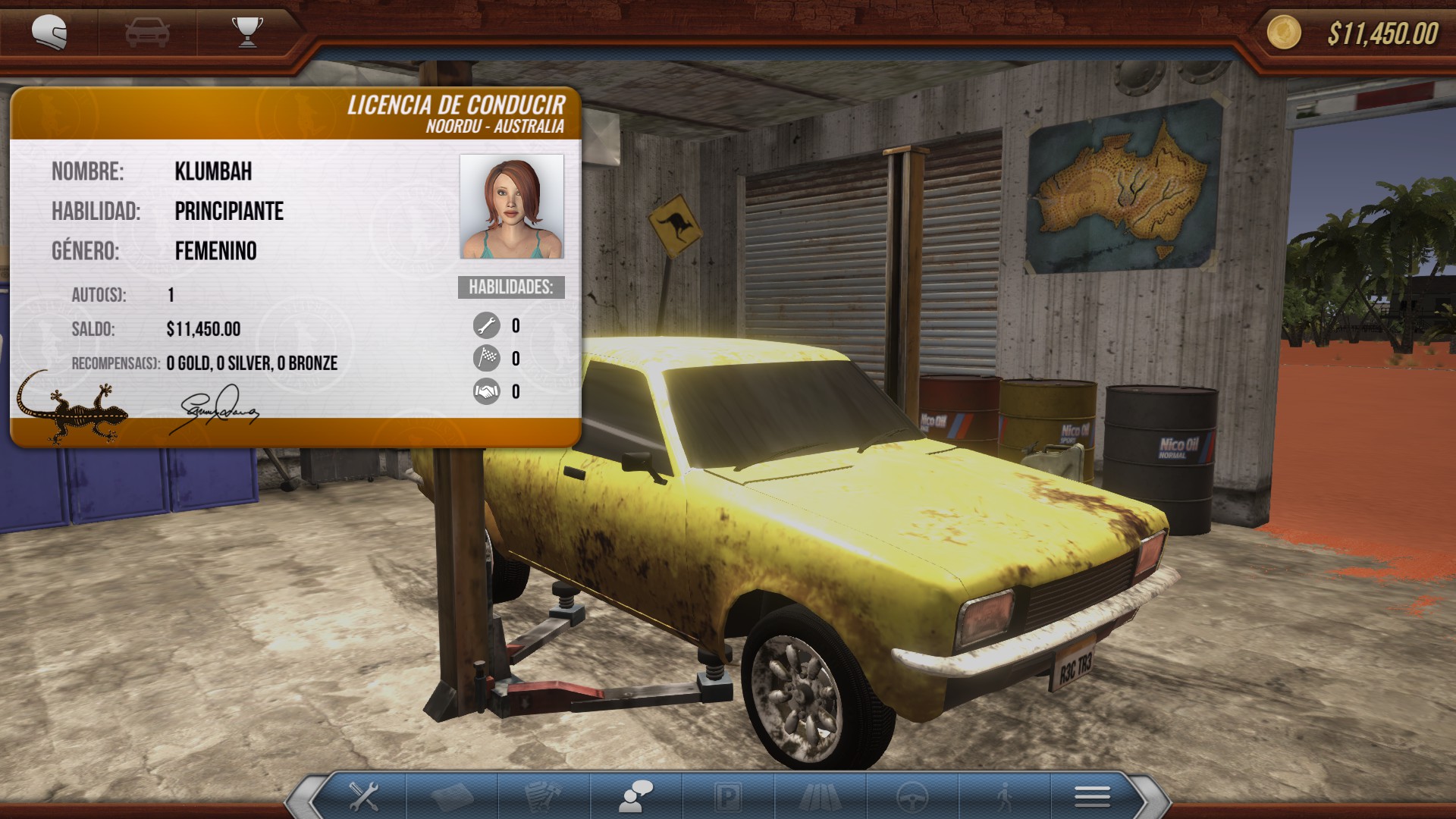Click the gold coin currency icon

pyautogui.click(x=1285, y=33)
